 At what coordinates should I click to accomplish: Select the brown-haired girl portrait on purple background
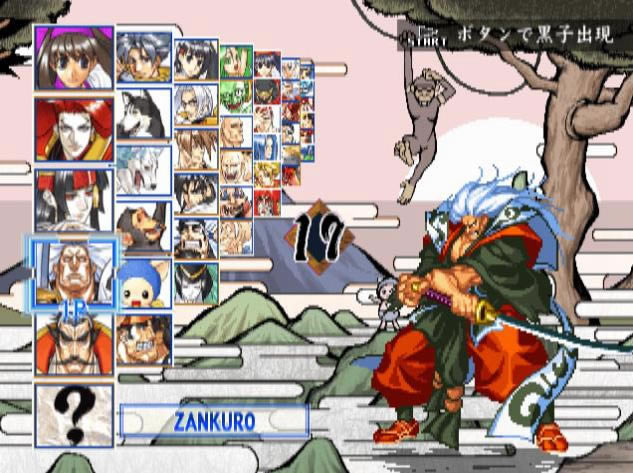click(x=73, y=58)
